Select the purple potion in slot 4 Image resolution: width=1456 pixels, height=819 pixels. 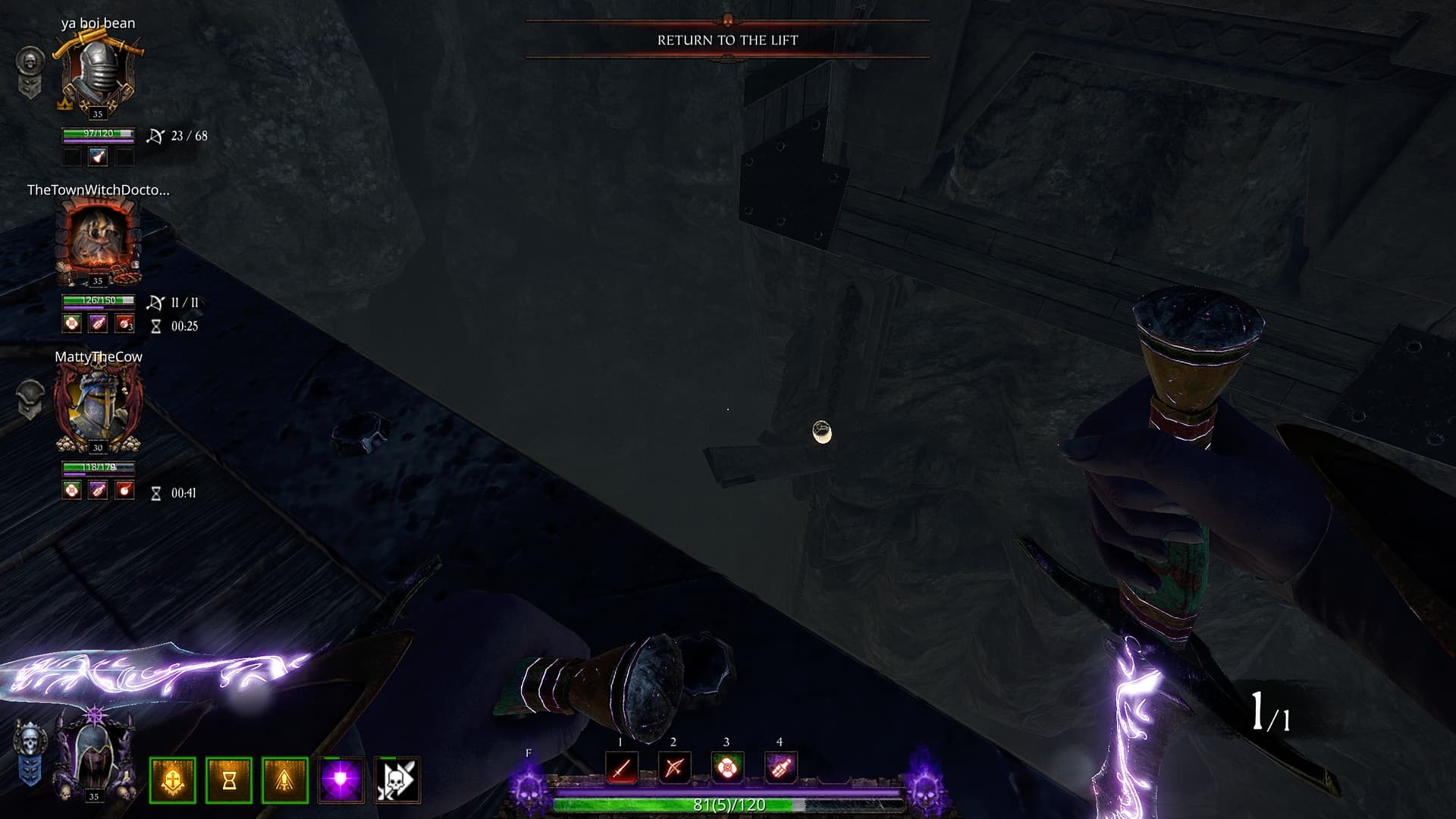[x=780, y=768]
